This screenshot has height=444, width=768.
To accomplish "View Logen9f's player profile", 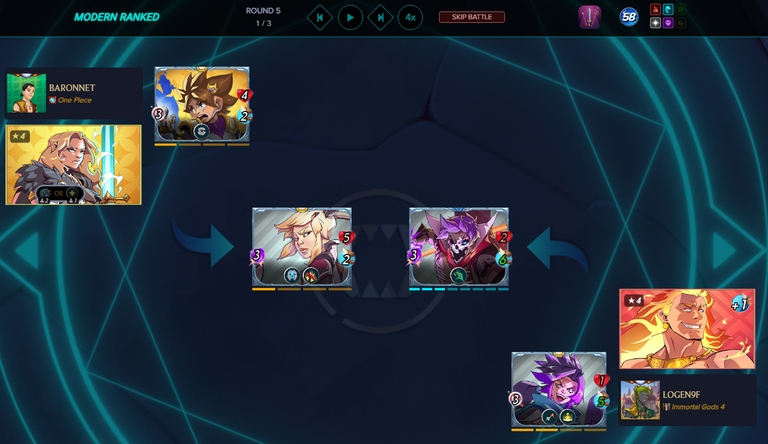I will 640,400.
